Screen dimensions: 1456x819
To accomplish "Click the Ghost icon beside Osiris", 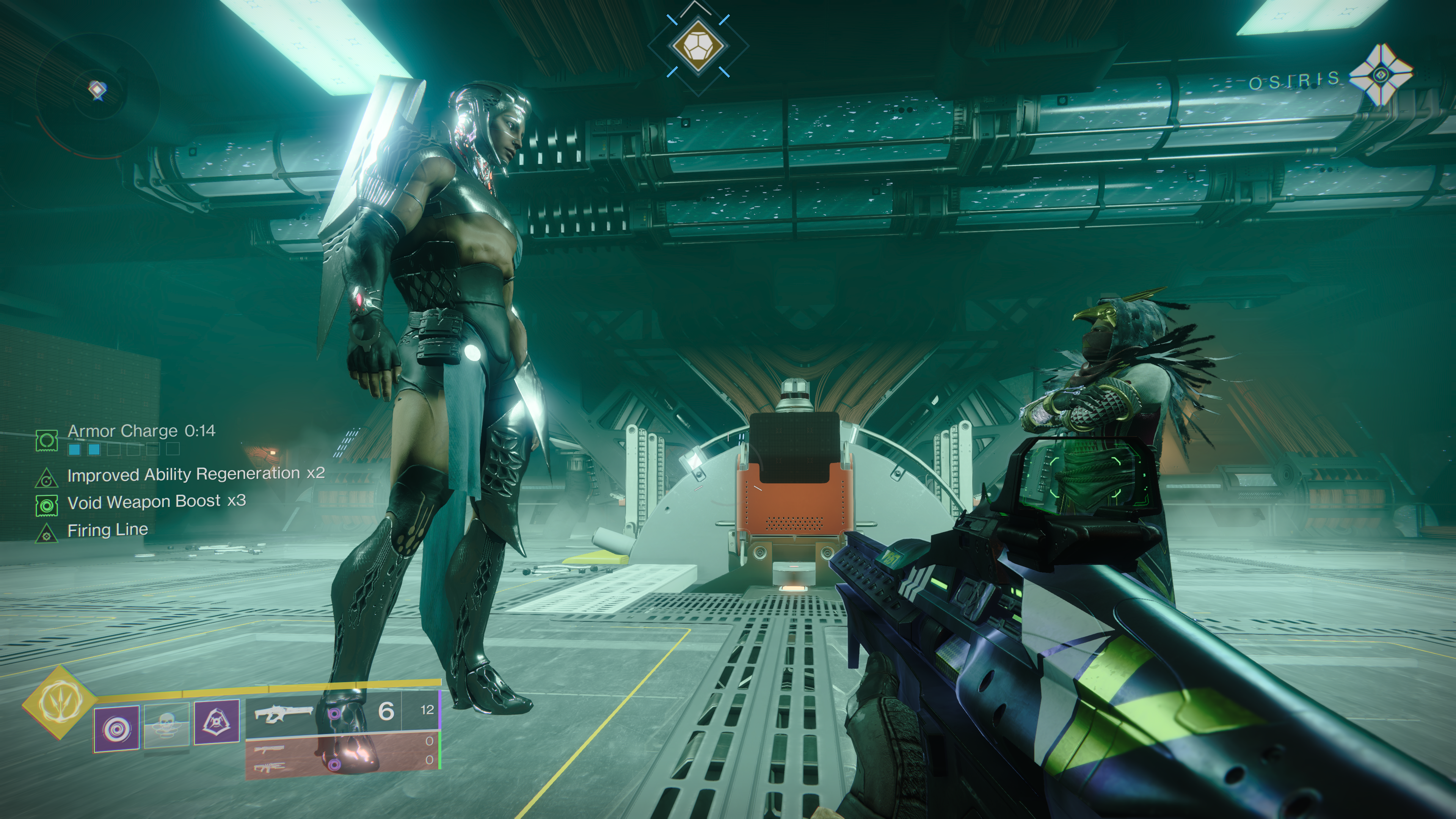I will coord(1380,75).
